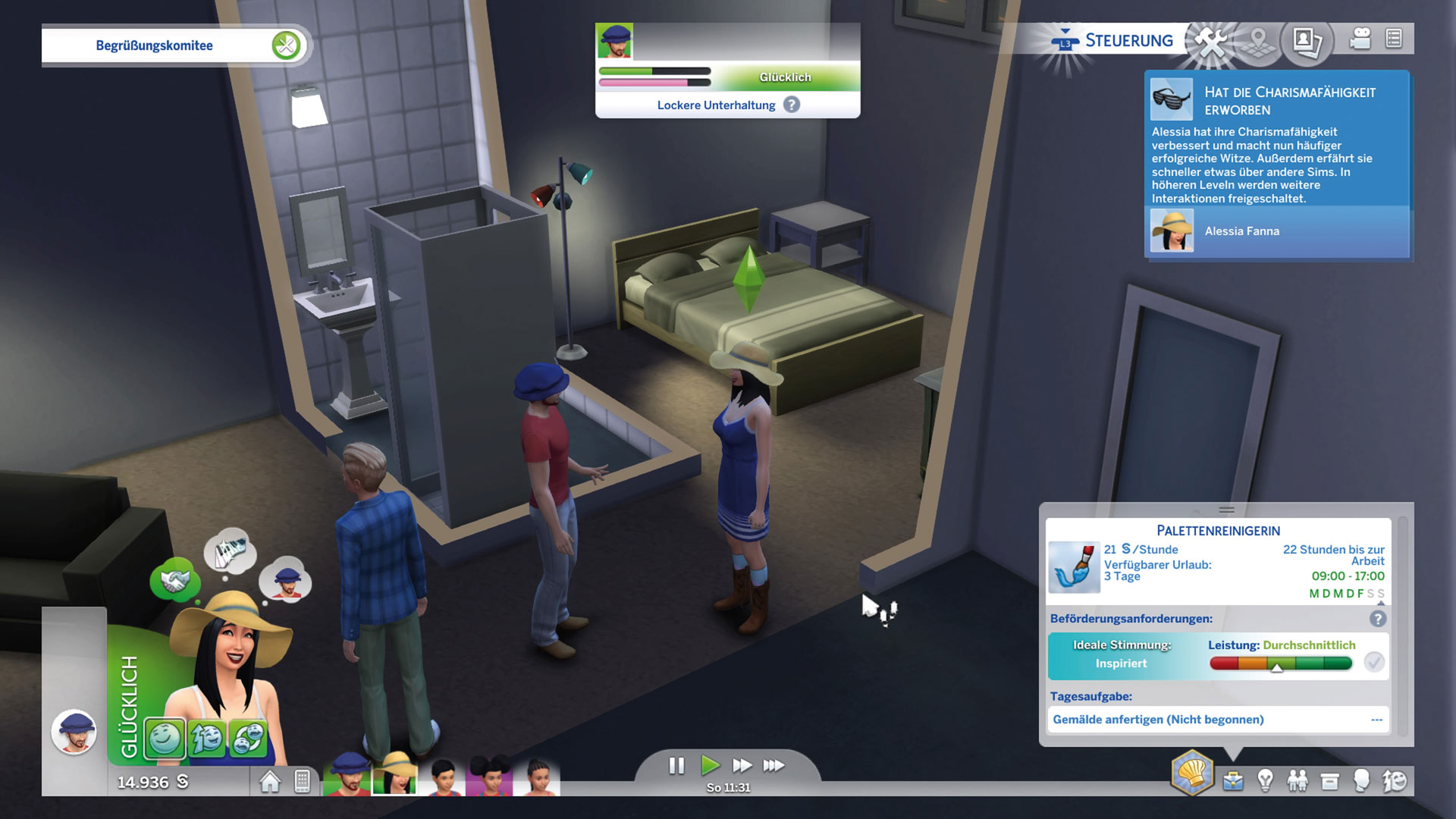Open the briefcase career panel
1456x819 pixels.
coord(1233,781)
